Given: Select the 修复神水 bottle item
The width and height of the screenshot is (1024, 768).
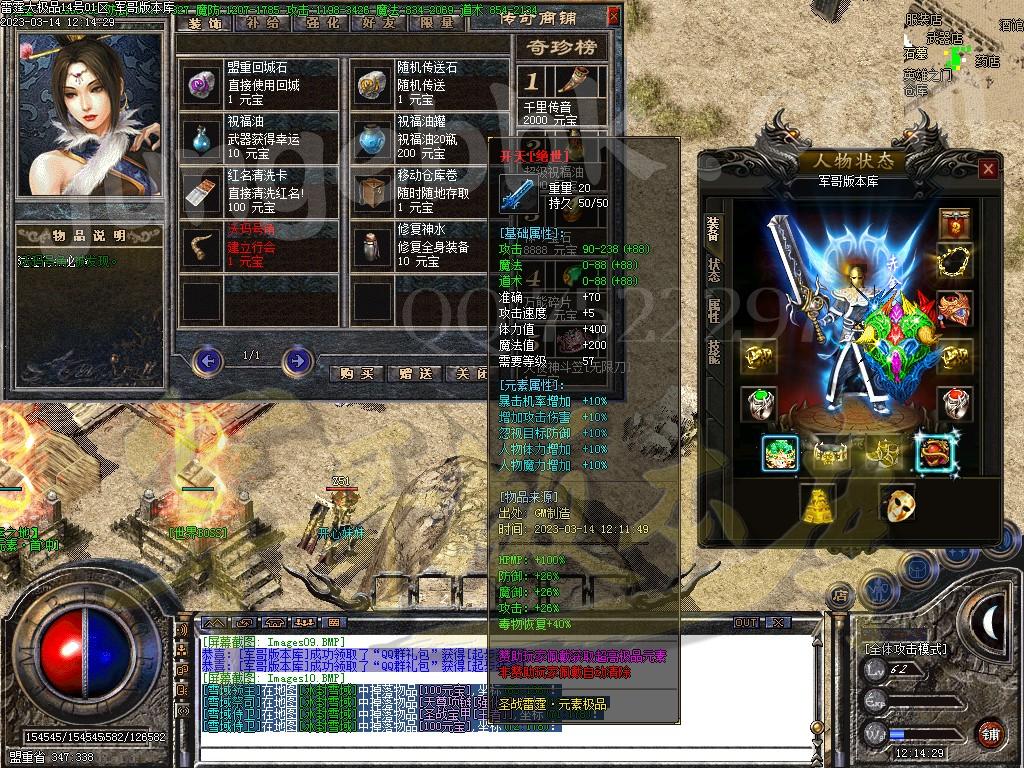Looking at the screenshot, I should 373,246.
